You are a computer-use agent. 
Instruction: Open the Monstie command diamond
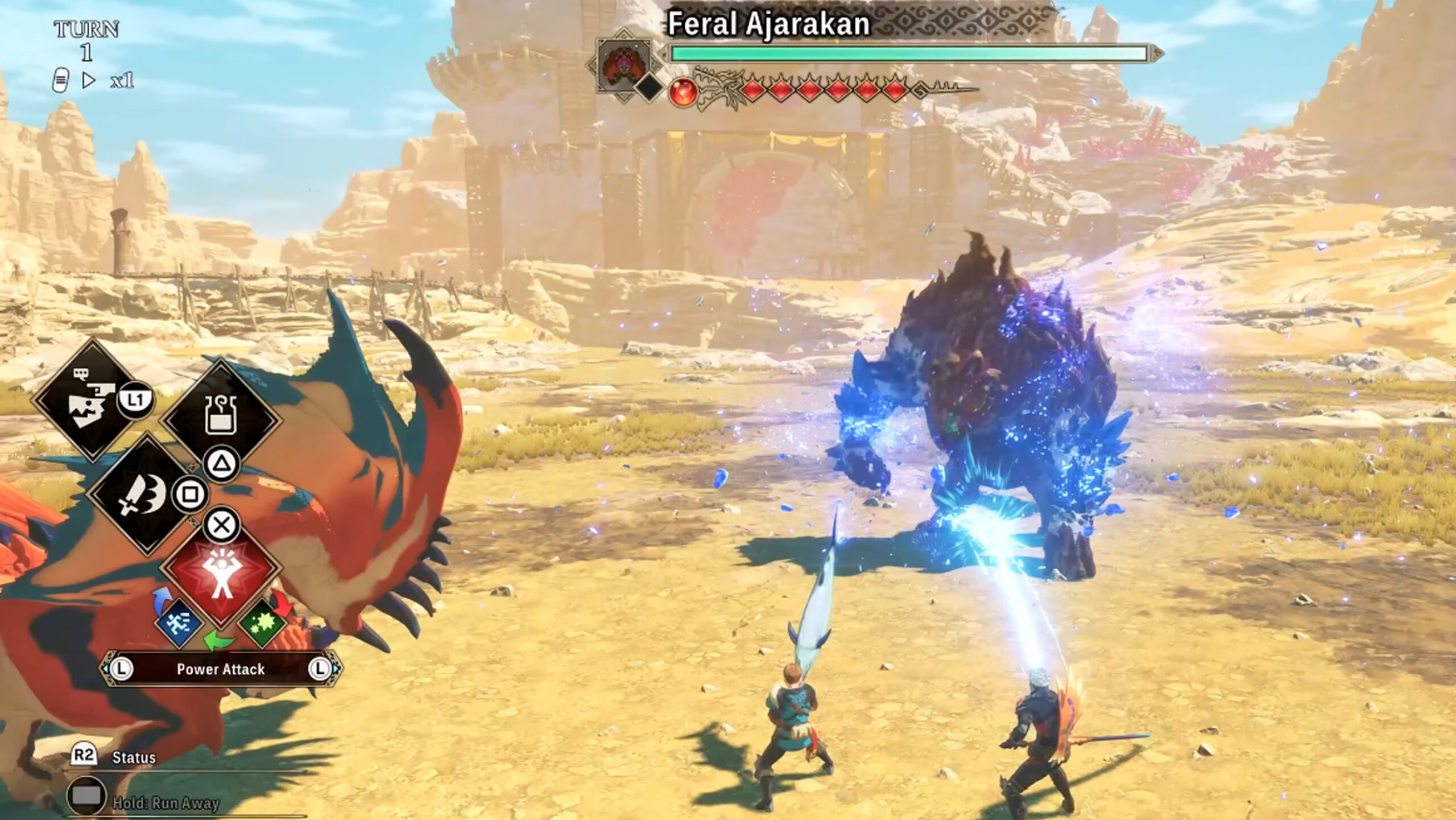pyautogui.click(x=90, y=399)
